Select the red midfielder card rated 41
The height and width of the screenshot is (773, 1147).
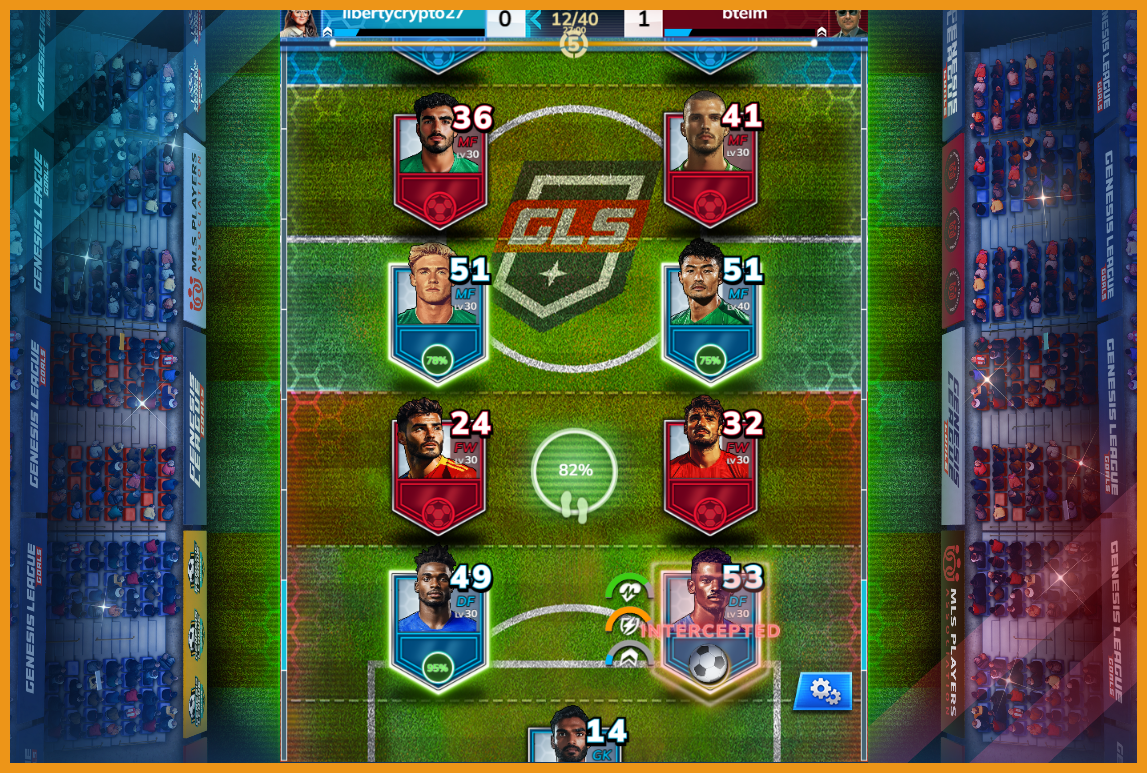click(x=710, y=163)
